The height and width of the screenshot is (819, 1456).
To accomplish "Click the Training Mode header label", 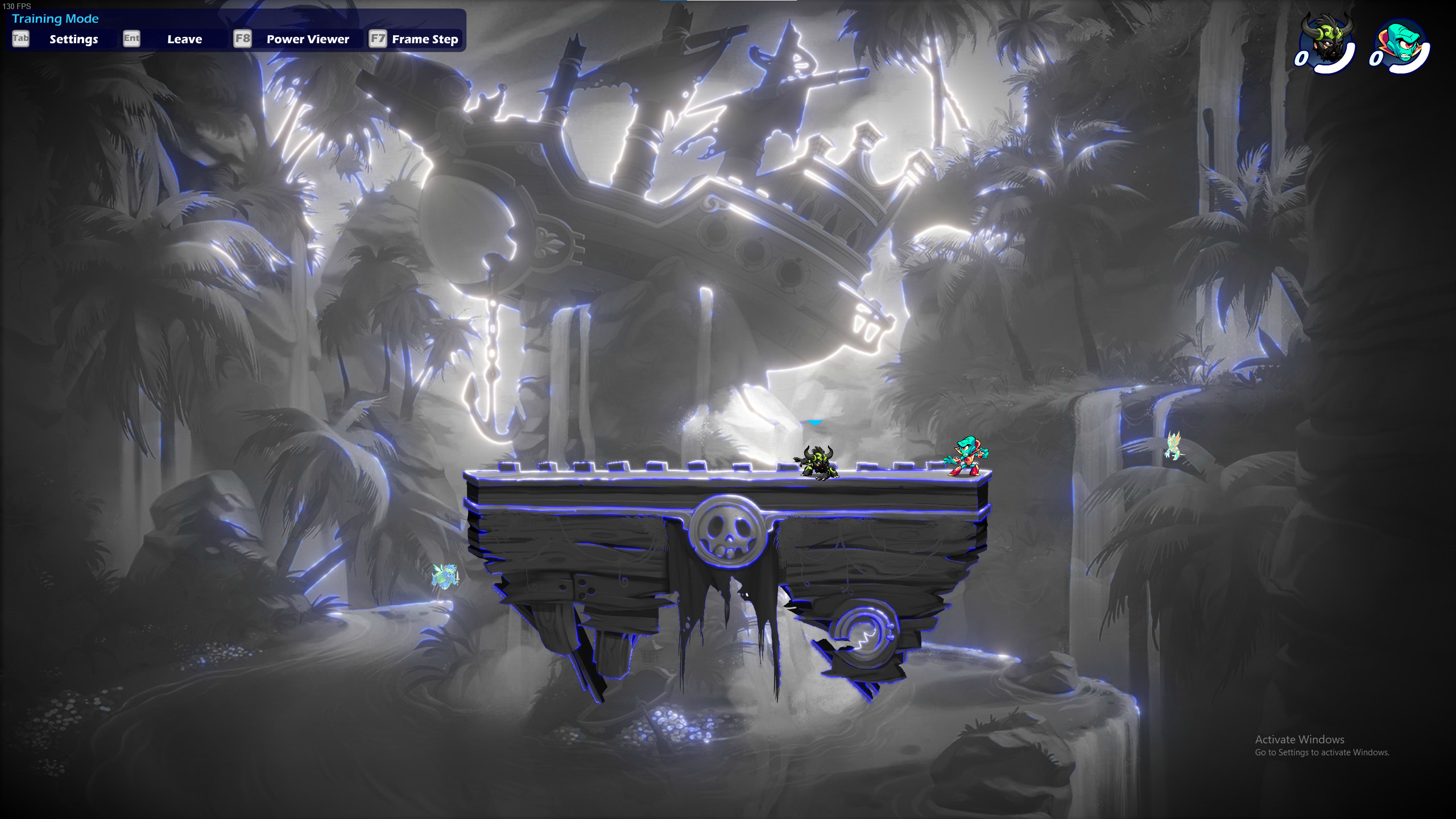I will click(56, 18).
